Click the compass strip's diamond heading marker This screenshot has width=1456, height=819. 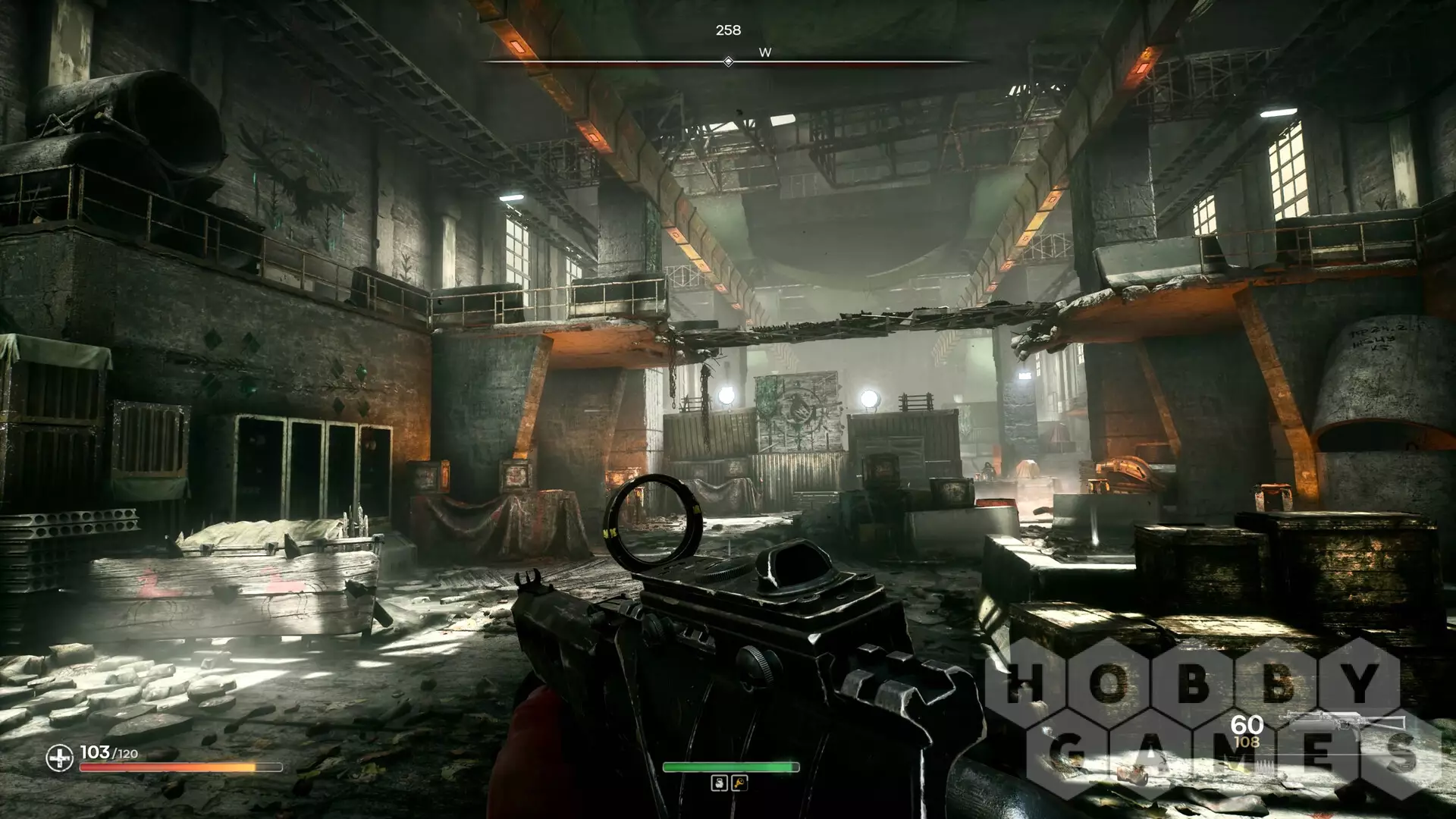pyautogui.click(x=728, y=61)
